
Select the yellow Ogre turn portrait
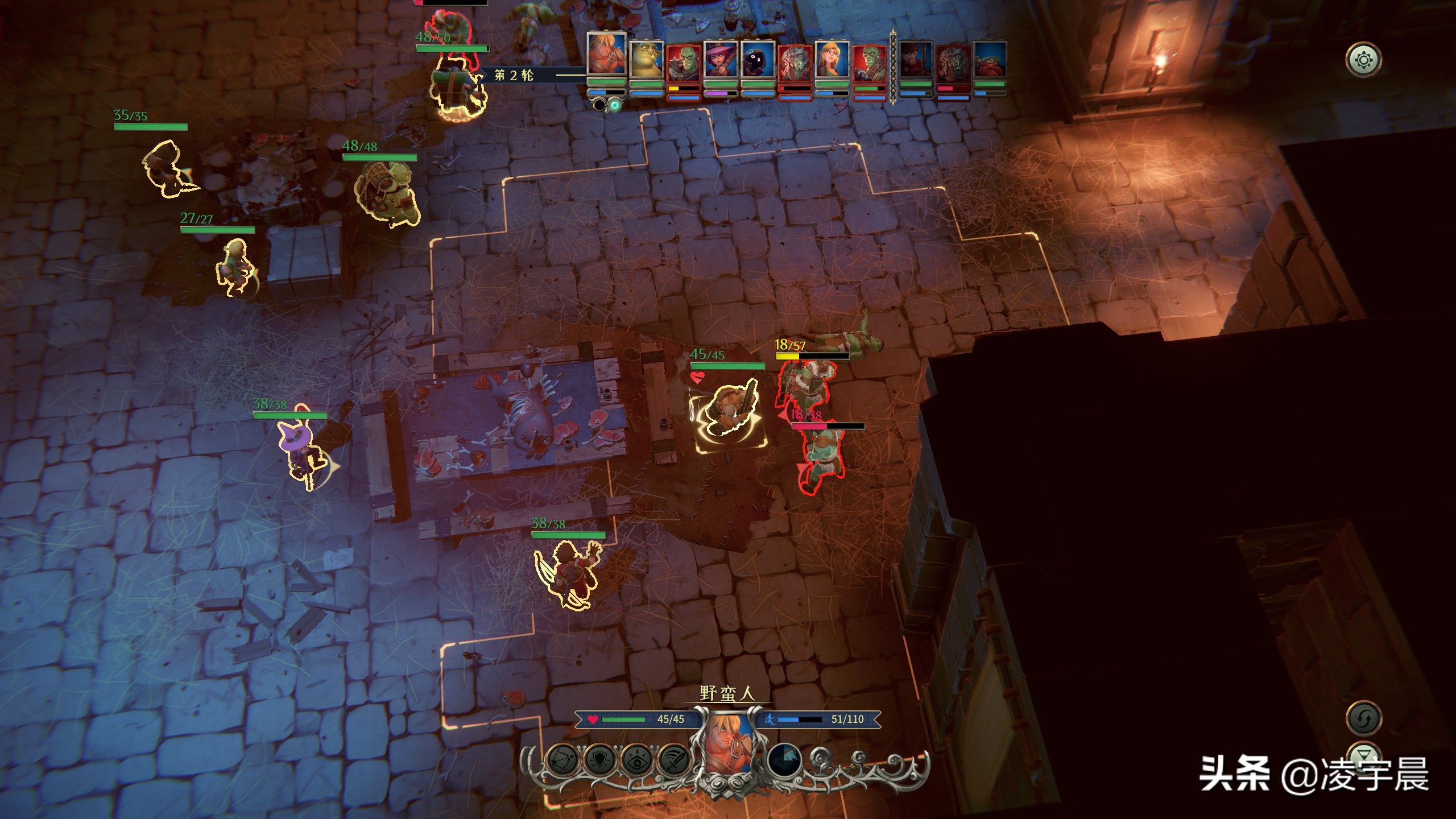point(647,60)
